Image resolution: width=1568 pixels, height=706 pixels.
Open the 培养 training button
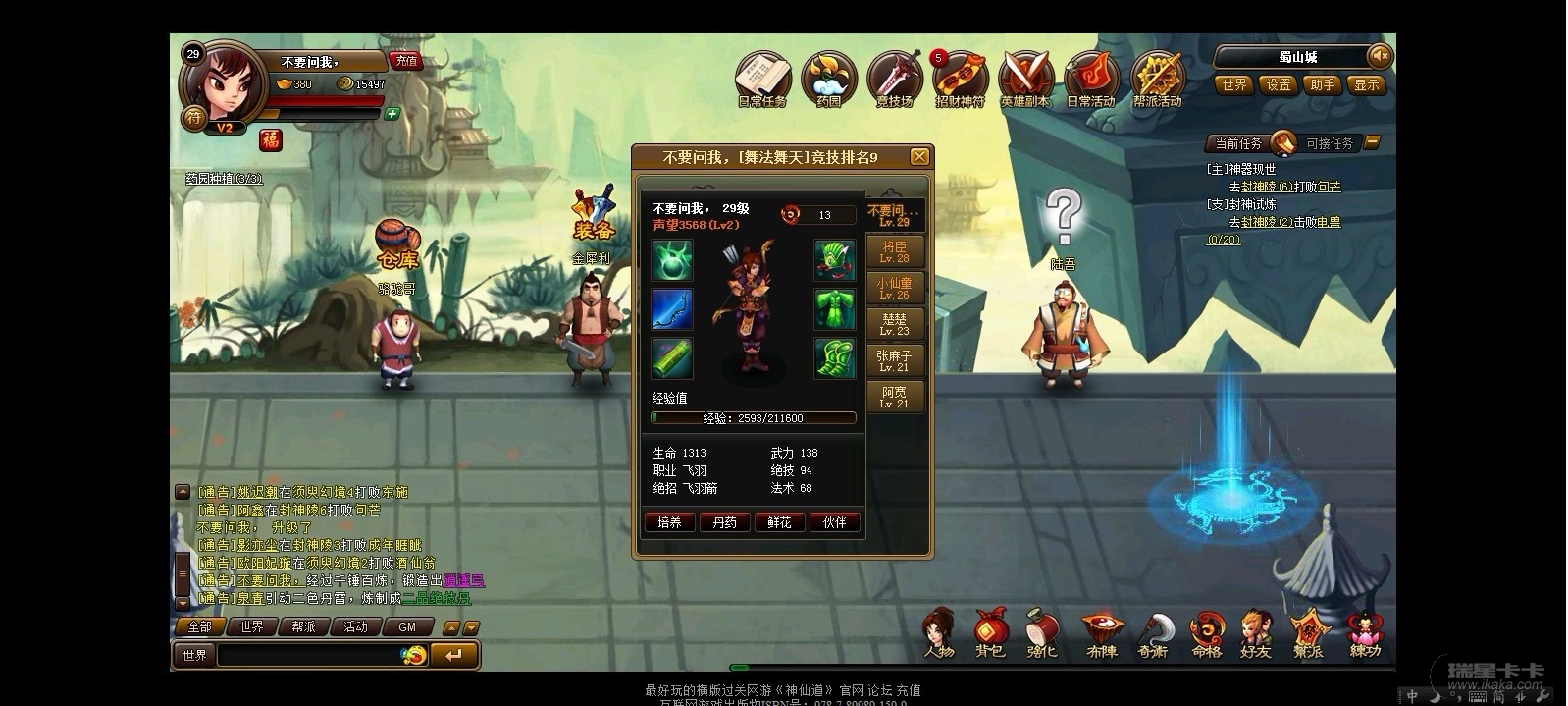[670, 522]
